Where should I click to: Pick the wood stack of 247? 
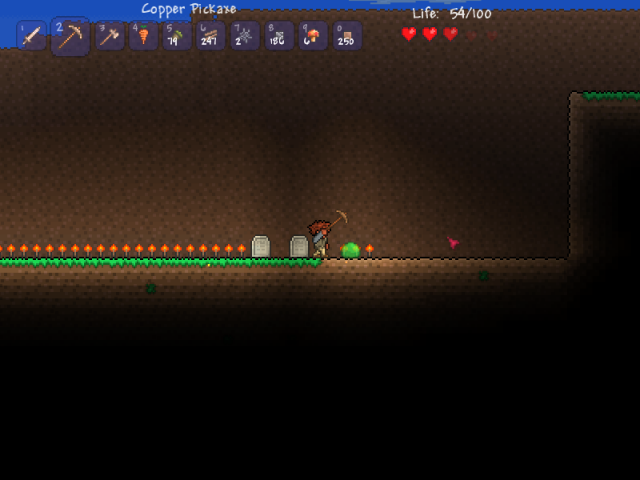pyautogui.click(x=211, y=36)
